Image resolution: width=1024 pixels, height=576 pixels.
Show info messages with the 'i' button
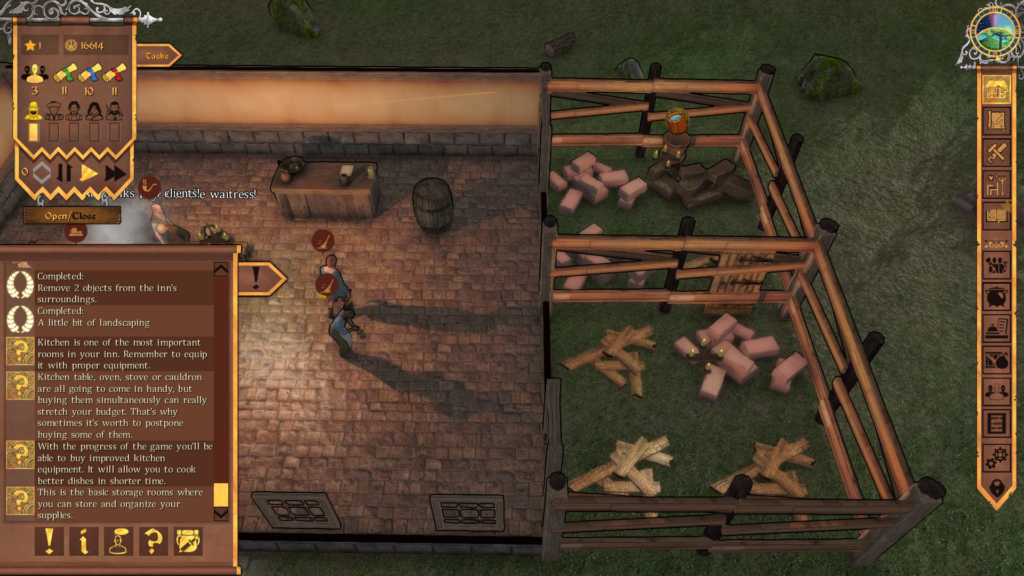[x=84, y=542]
